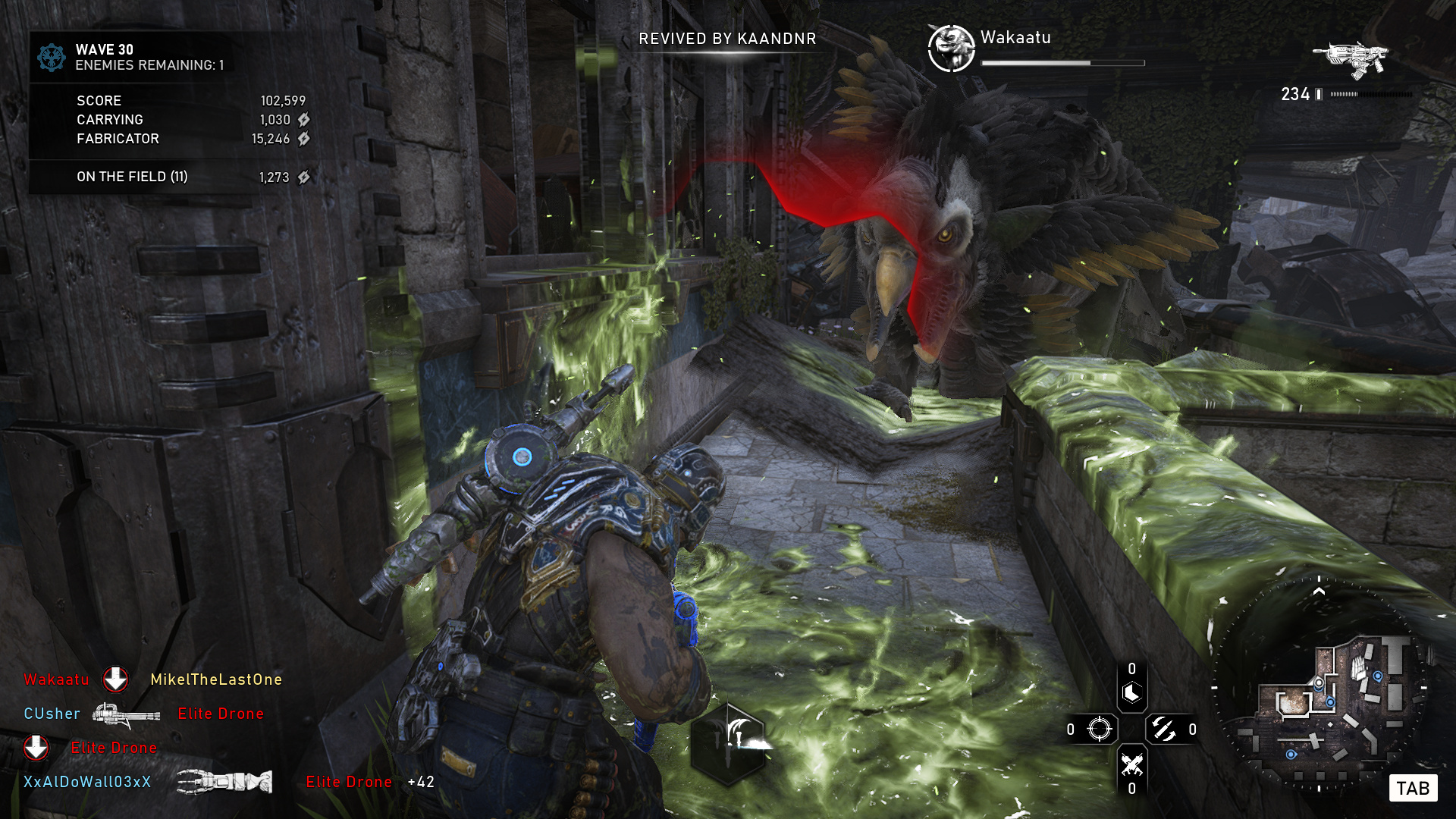Click CUsher's name in the kill feed
The image size is (1456, 819).
click(x=52, y=714)
